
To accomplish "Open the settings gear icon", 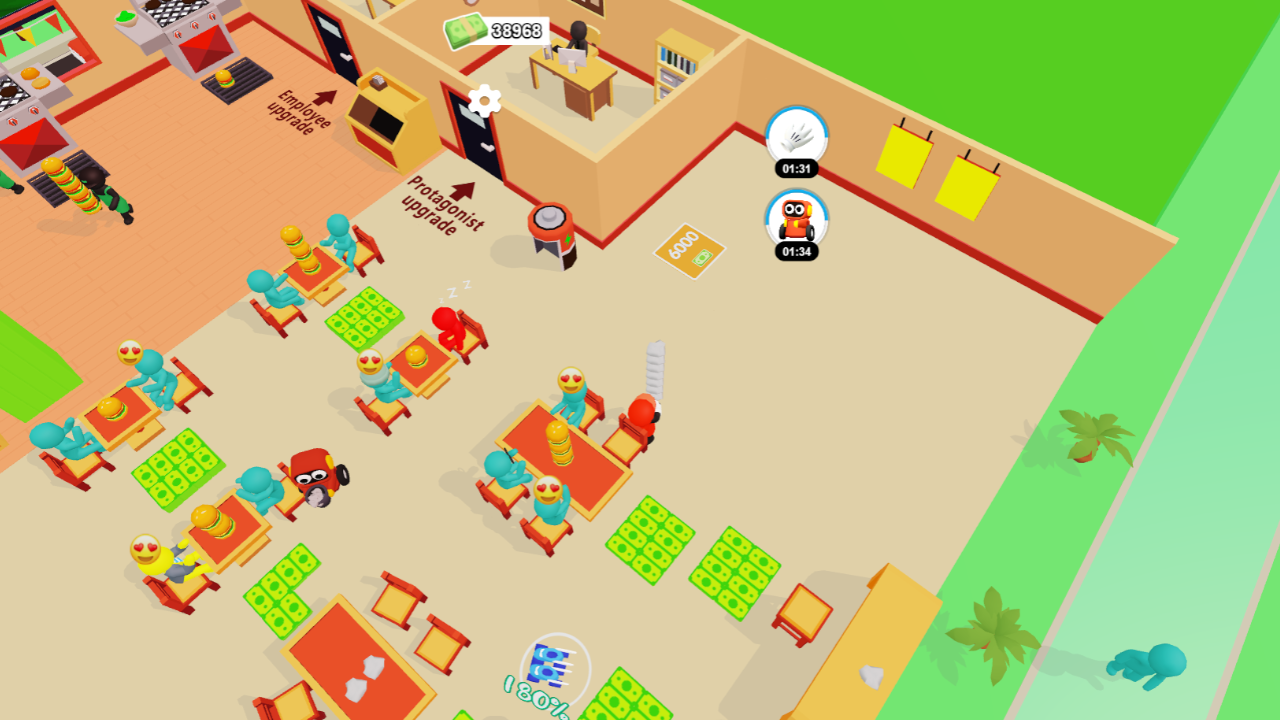I will point(482,100).
